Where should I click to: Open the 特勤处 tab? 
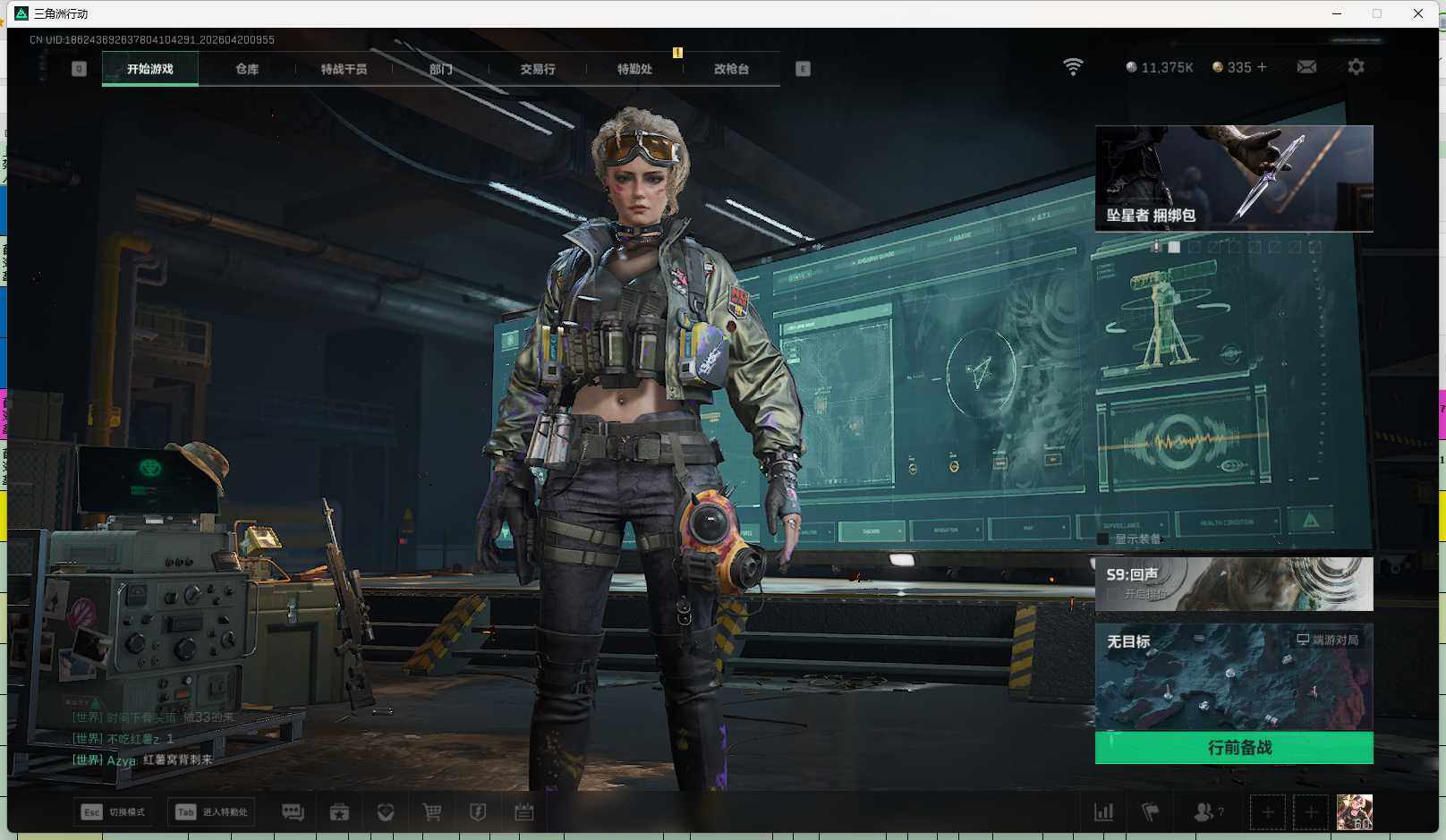click(634, 69)
